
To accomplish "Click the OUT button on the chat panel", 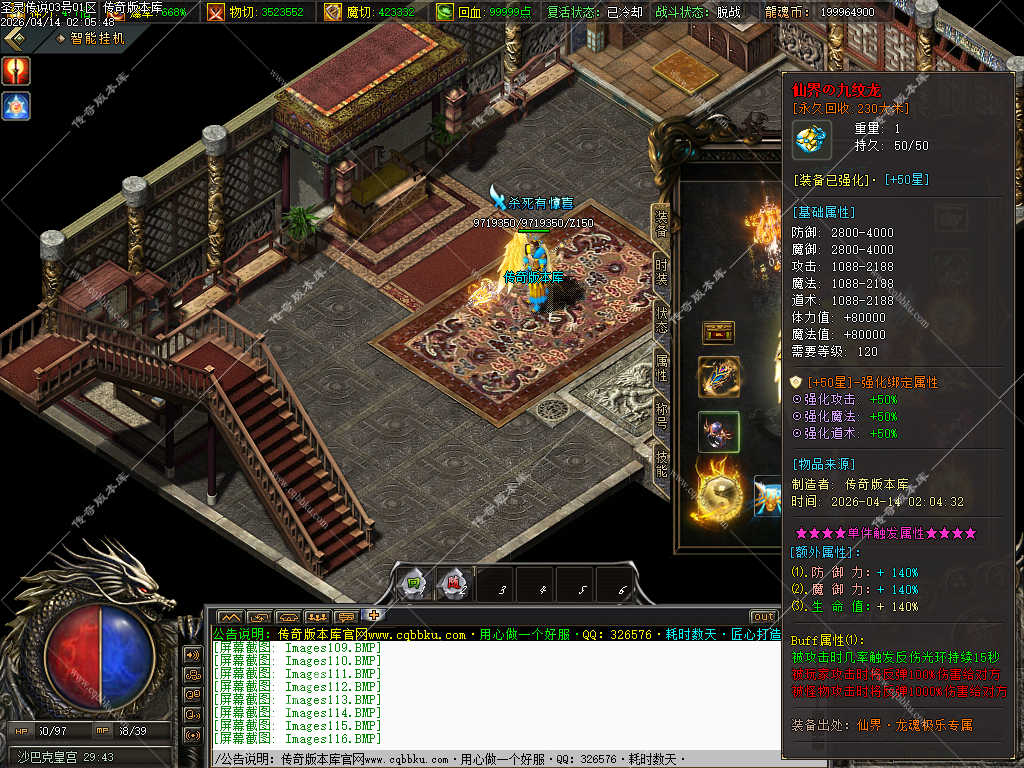I will click(764, 617).
